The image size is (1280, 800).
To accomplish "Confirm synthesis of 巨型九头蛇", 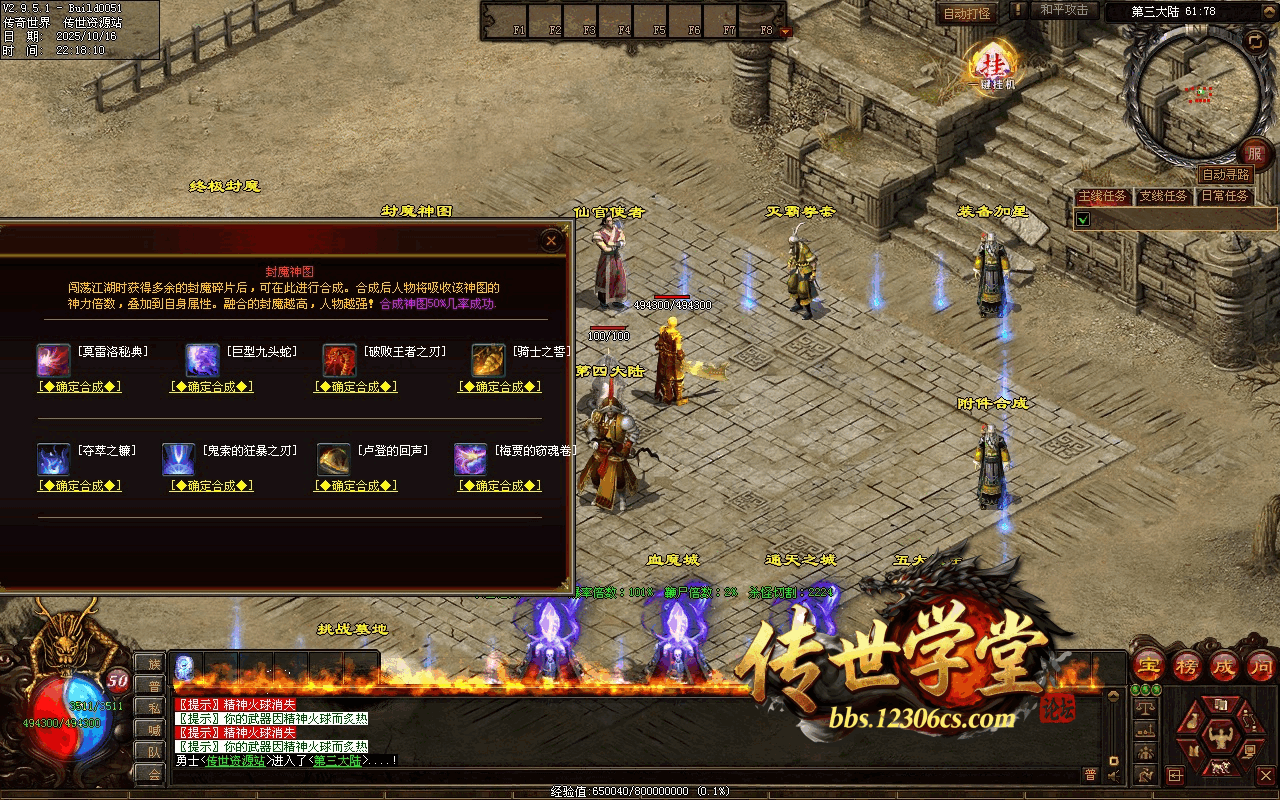I will pyautogui.click(x=211, y=387).
